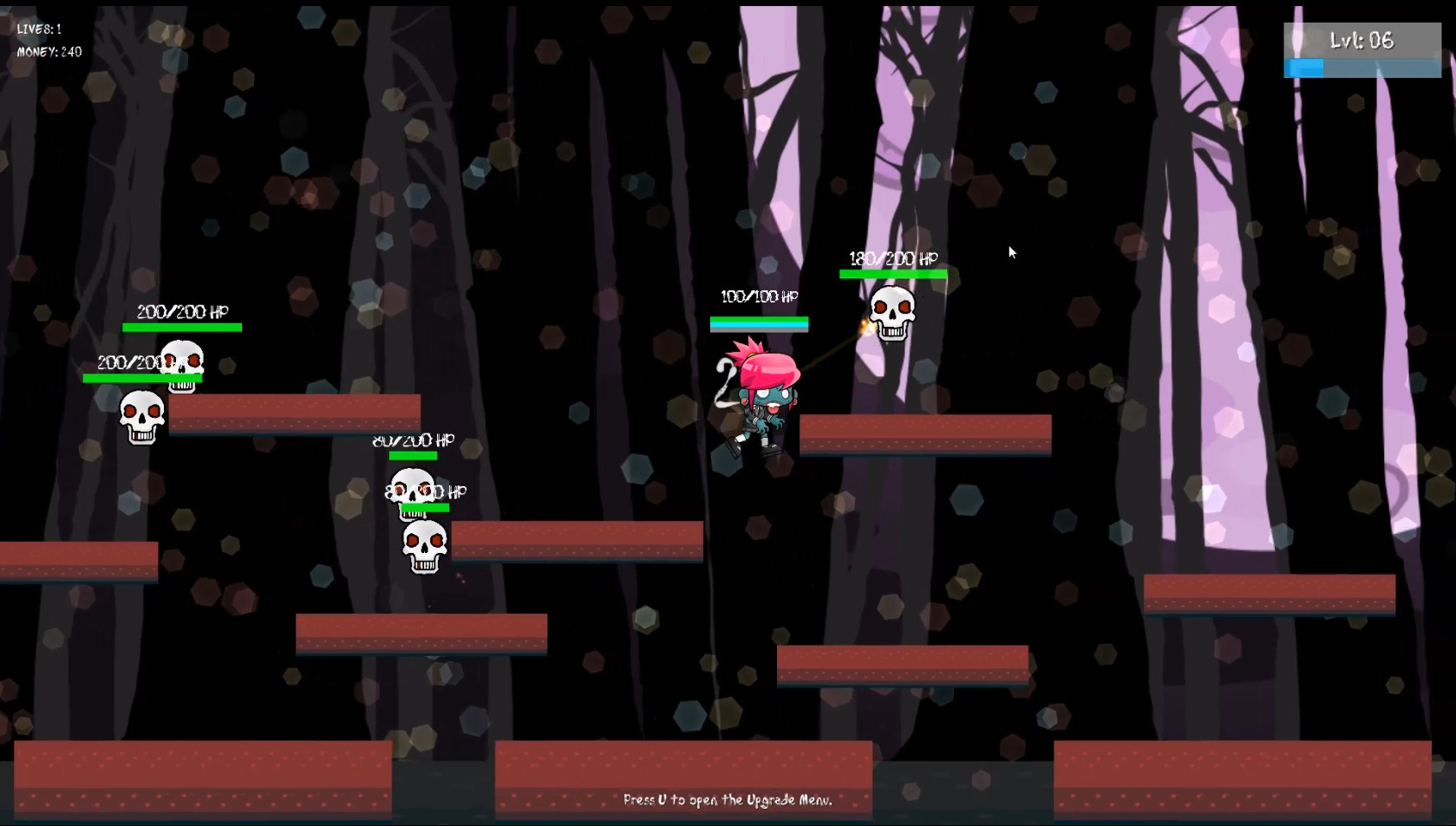Click the 200/200 HP bar of the left skull
1456x826 pixels.
click(142, 378)
